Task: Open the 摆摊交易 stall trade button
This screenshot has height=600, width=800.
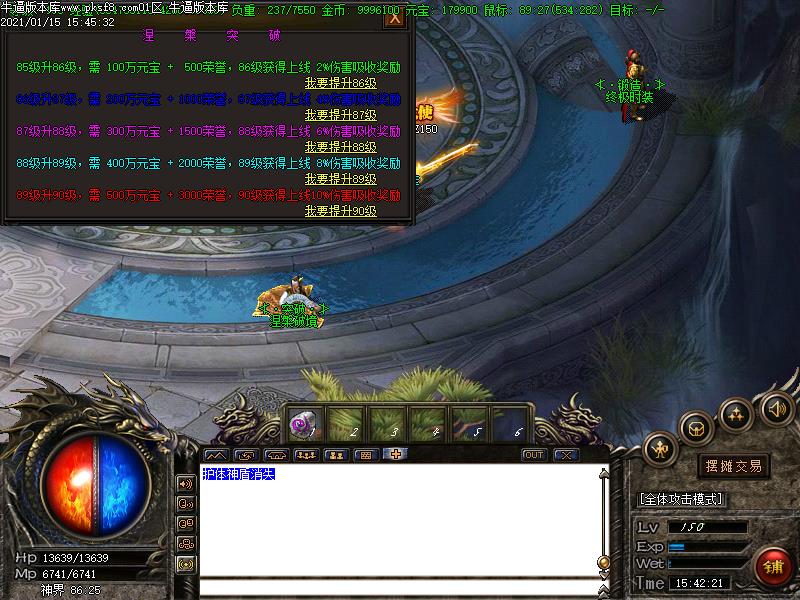Action: tap(734, 466)
